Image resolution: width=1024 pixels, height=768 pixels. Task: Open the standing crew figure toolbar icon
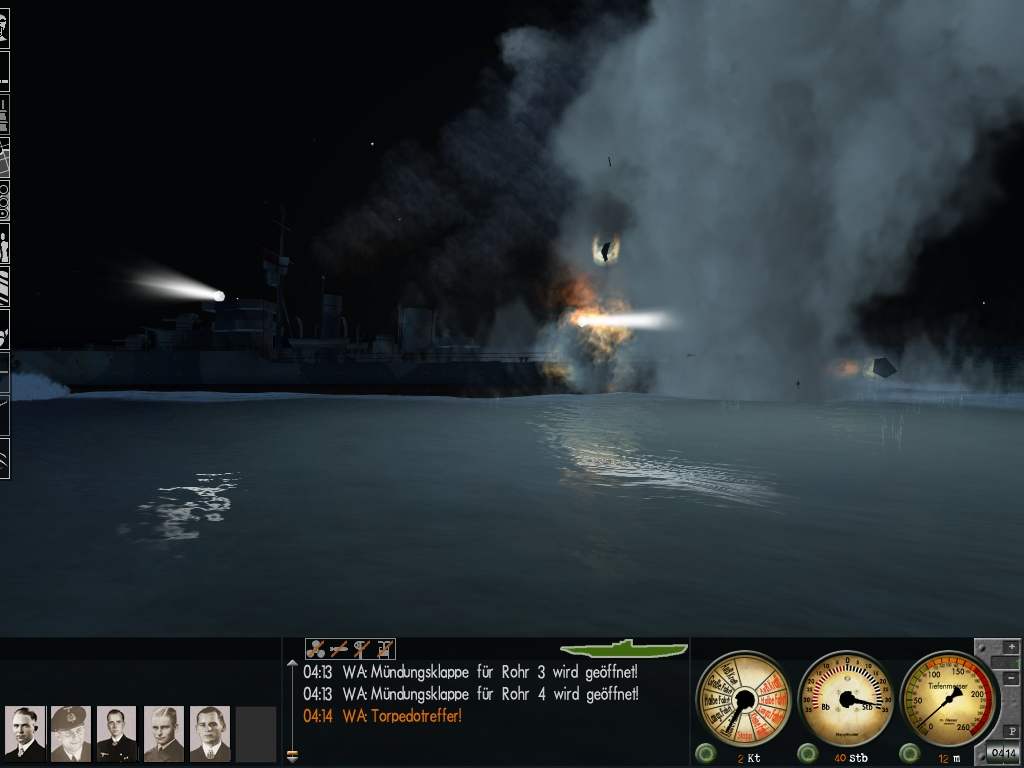coord(4,246)
